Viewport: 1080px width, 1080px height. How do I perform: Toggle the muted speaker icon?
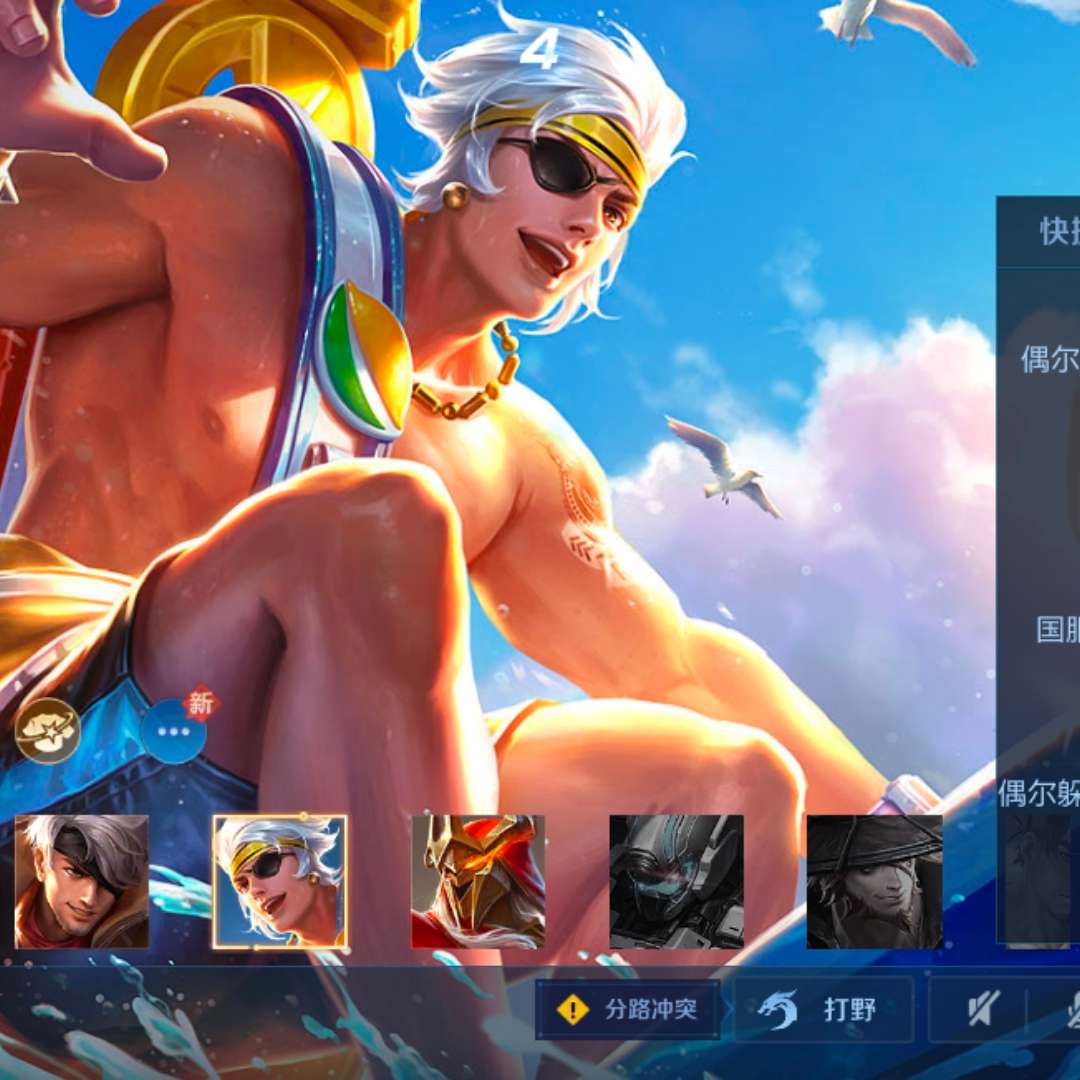pos(983,1009)
